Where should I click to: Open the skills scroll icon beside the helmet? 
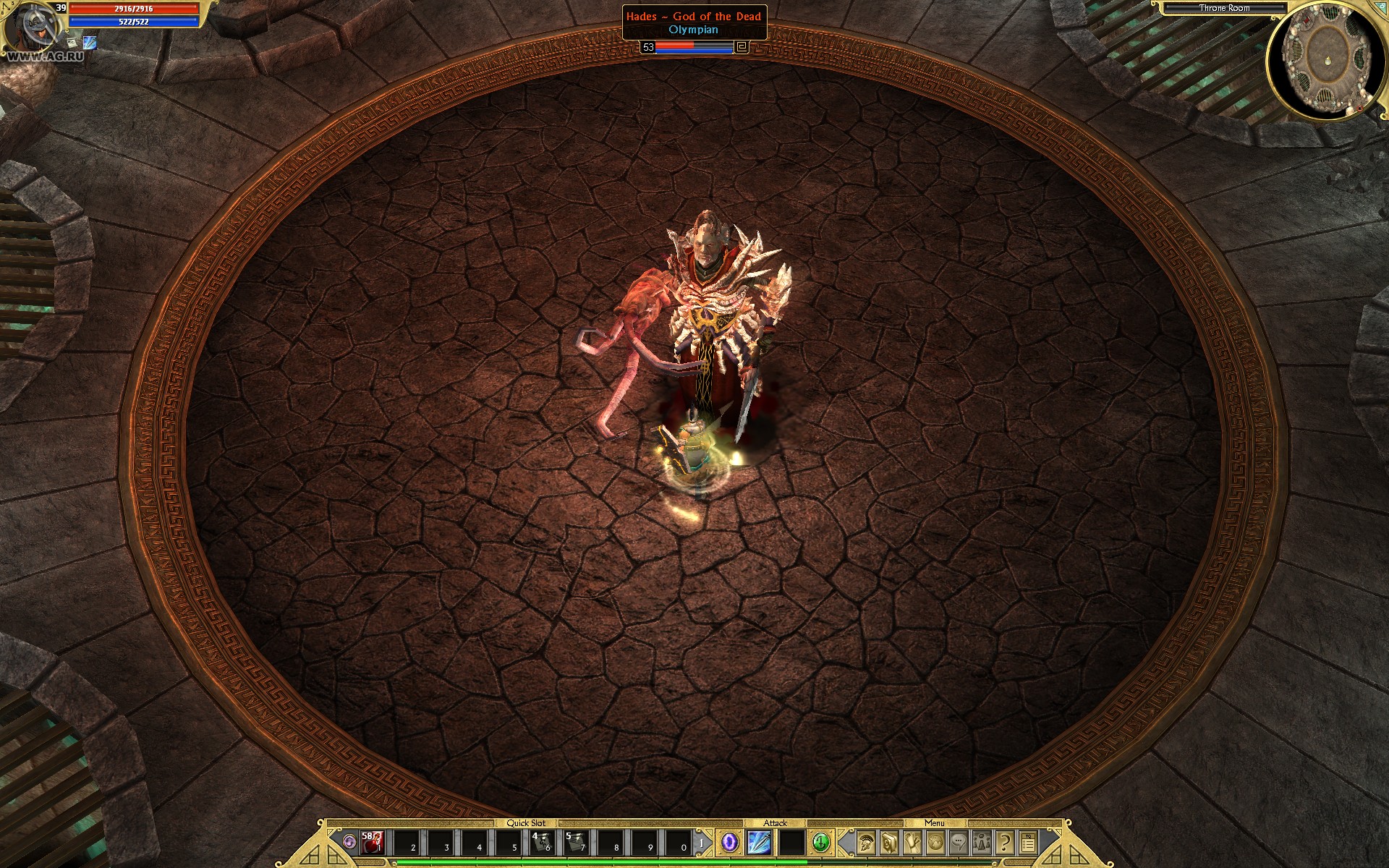point(888,843)
